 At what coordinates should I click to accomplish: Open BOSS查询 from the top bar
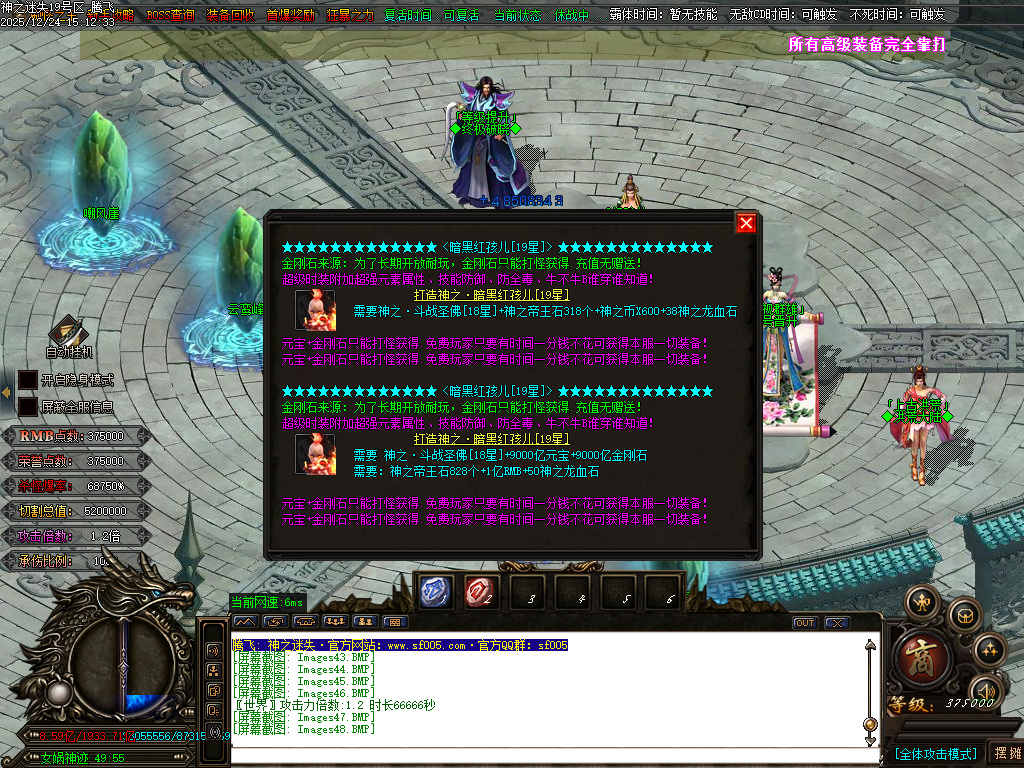coord(170,15)
